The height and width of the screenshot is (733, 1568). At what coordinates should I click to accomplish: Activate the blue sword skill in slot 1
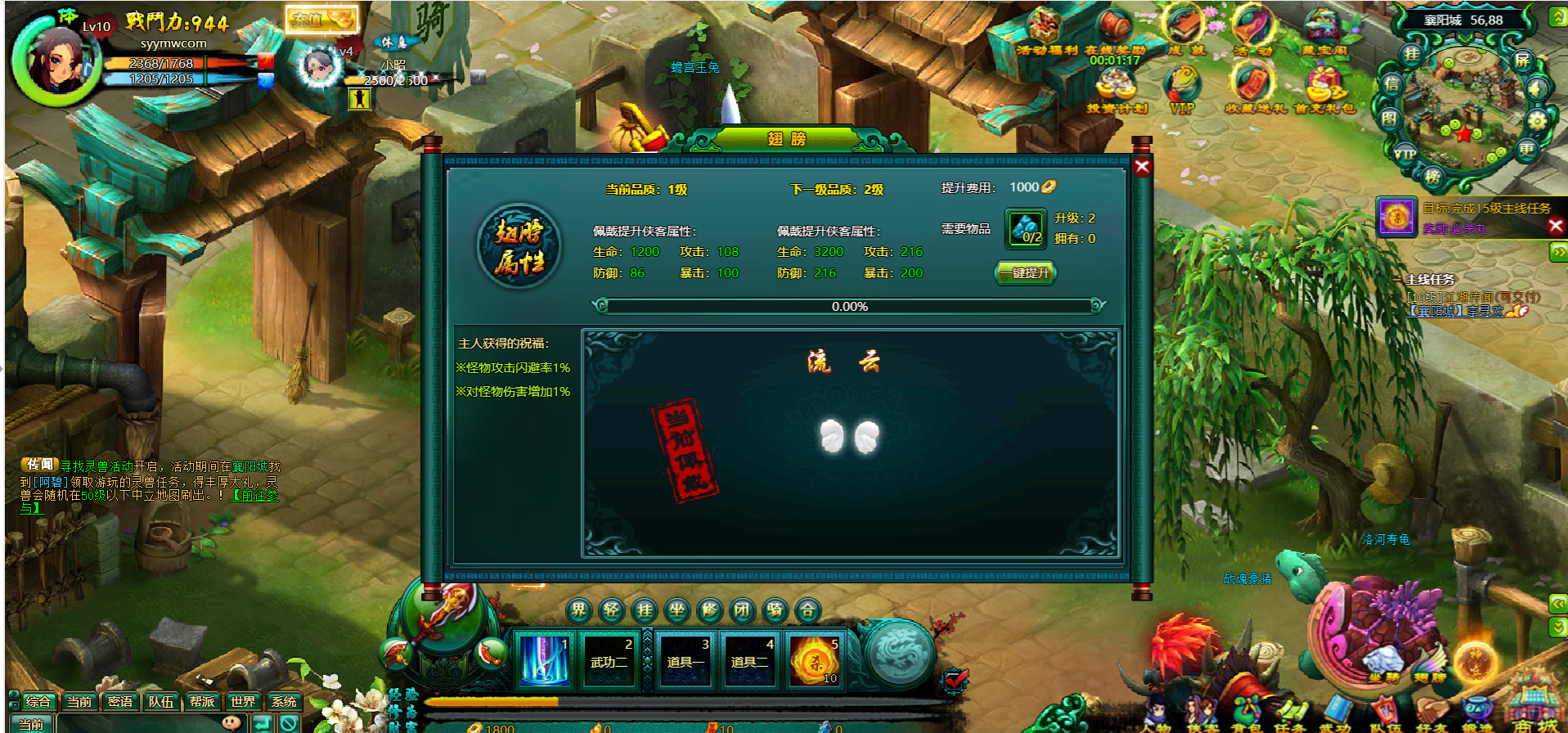544,659
